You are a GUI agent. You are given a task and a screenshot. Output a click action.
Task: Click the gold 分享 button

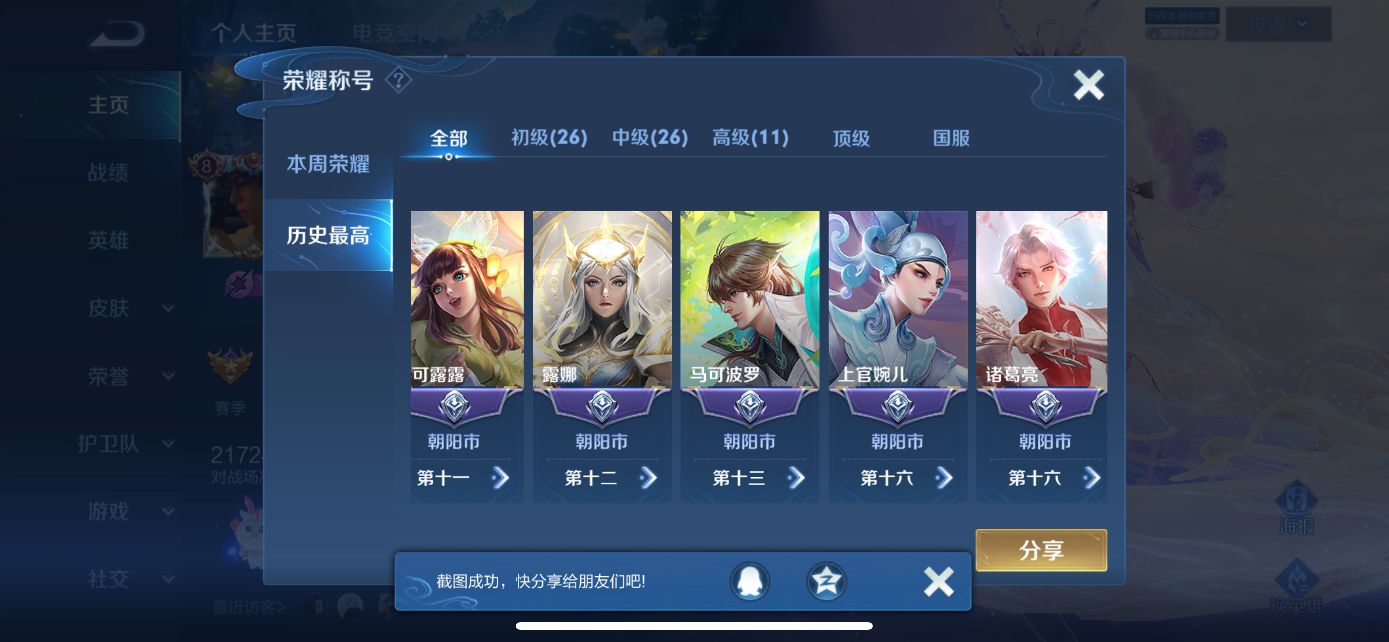coord(1041,550)
